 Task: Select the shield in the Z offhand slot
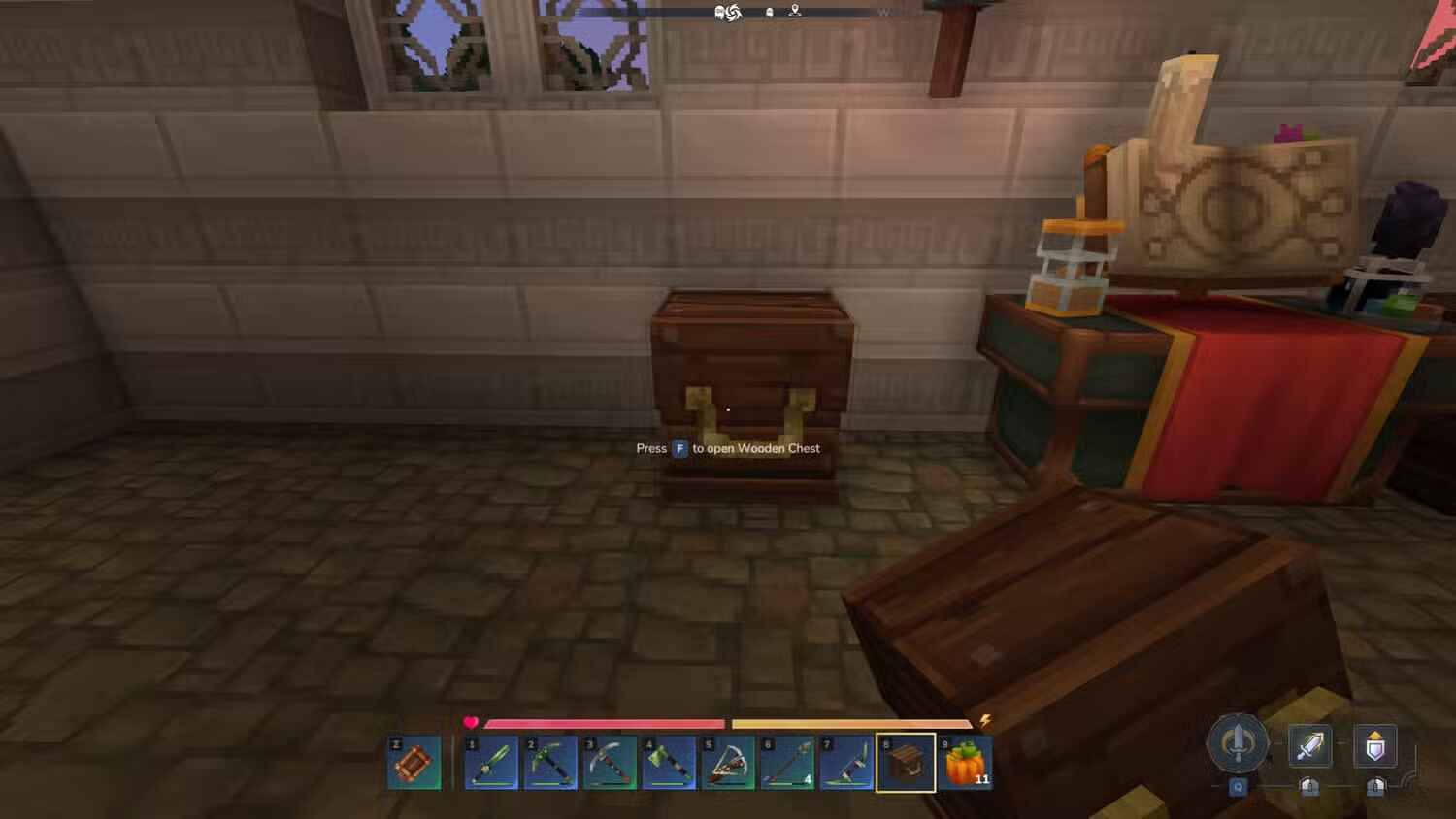tap(415, 765)
